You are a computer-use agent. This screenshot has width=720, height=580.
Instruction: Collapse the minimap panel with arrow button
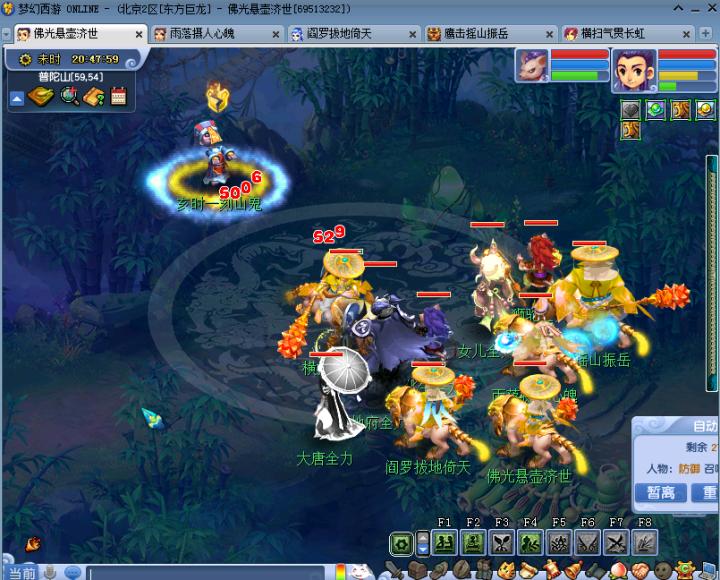click(17, 98)
